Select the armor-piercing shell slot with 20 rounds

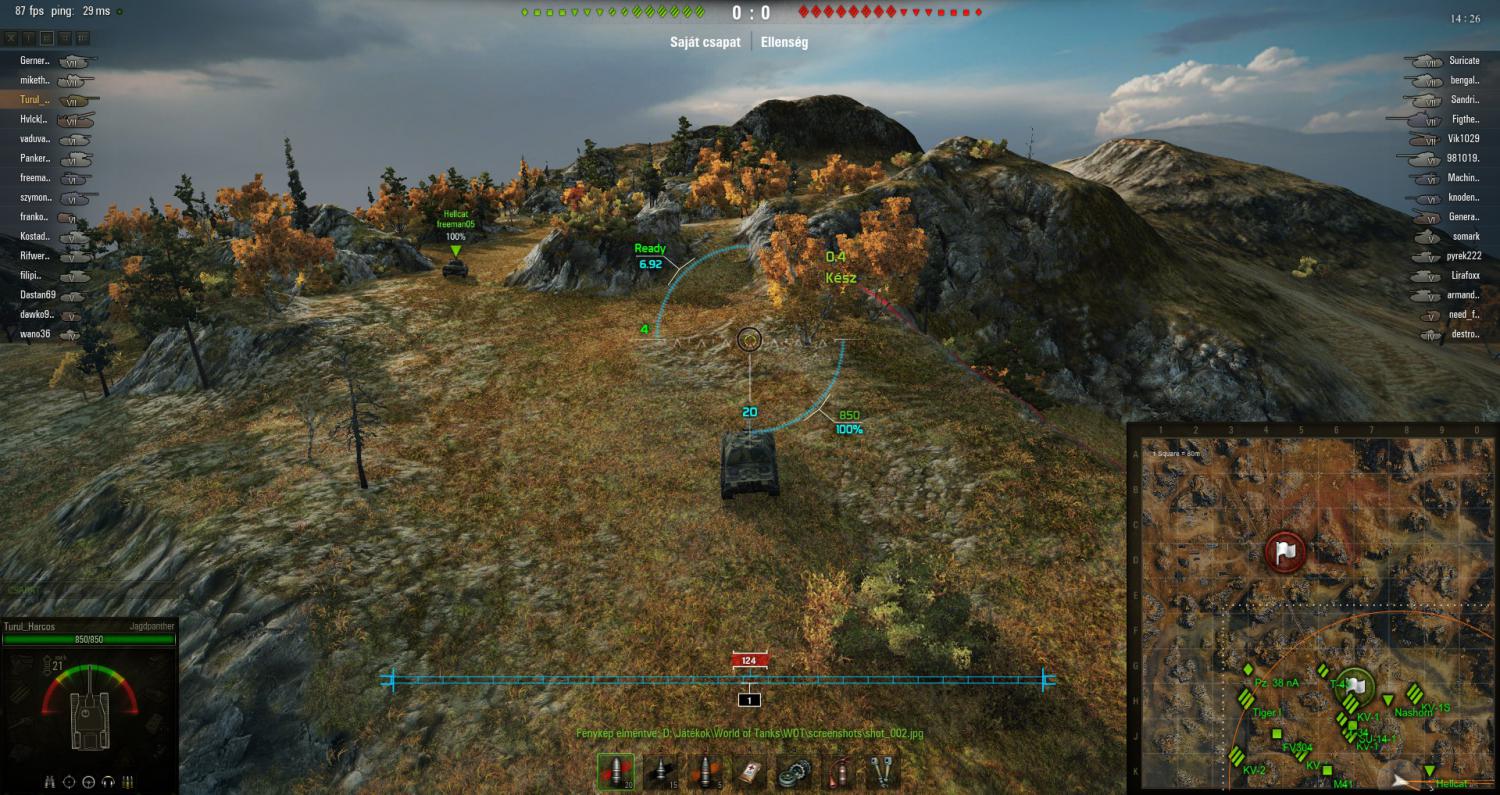coord(615,771)
